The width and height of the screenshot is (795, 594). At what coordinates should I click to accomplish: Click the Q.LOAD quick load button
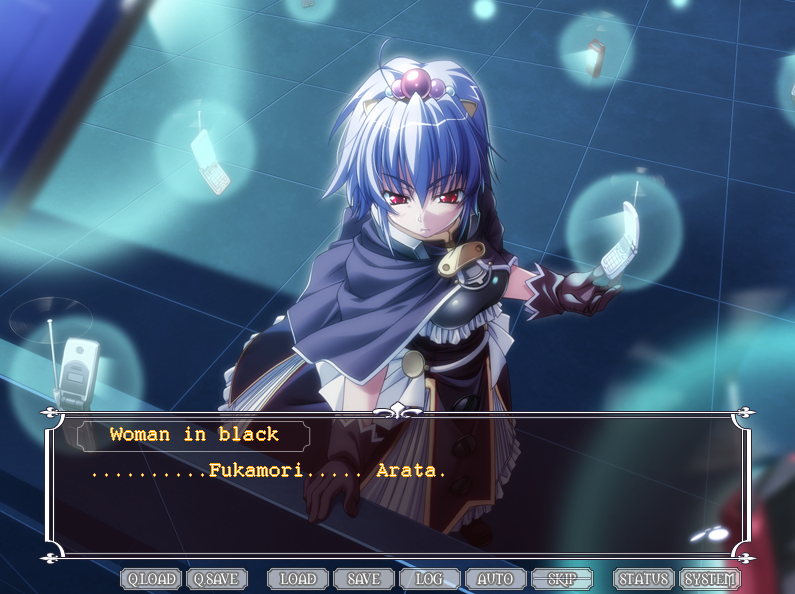click(x=151, y=579)
